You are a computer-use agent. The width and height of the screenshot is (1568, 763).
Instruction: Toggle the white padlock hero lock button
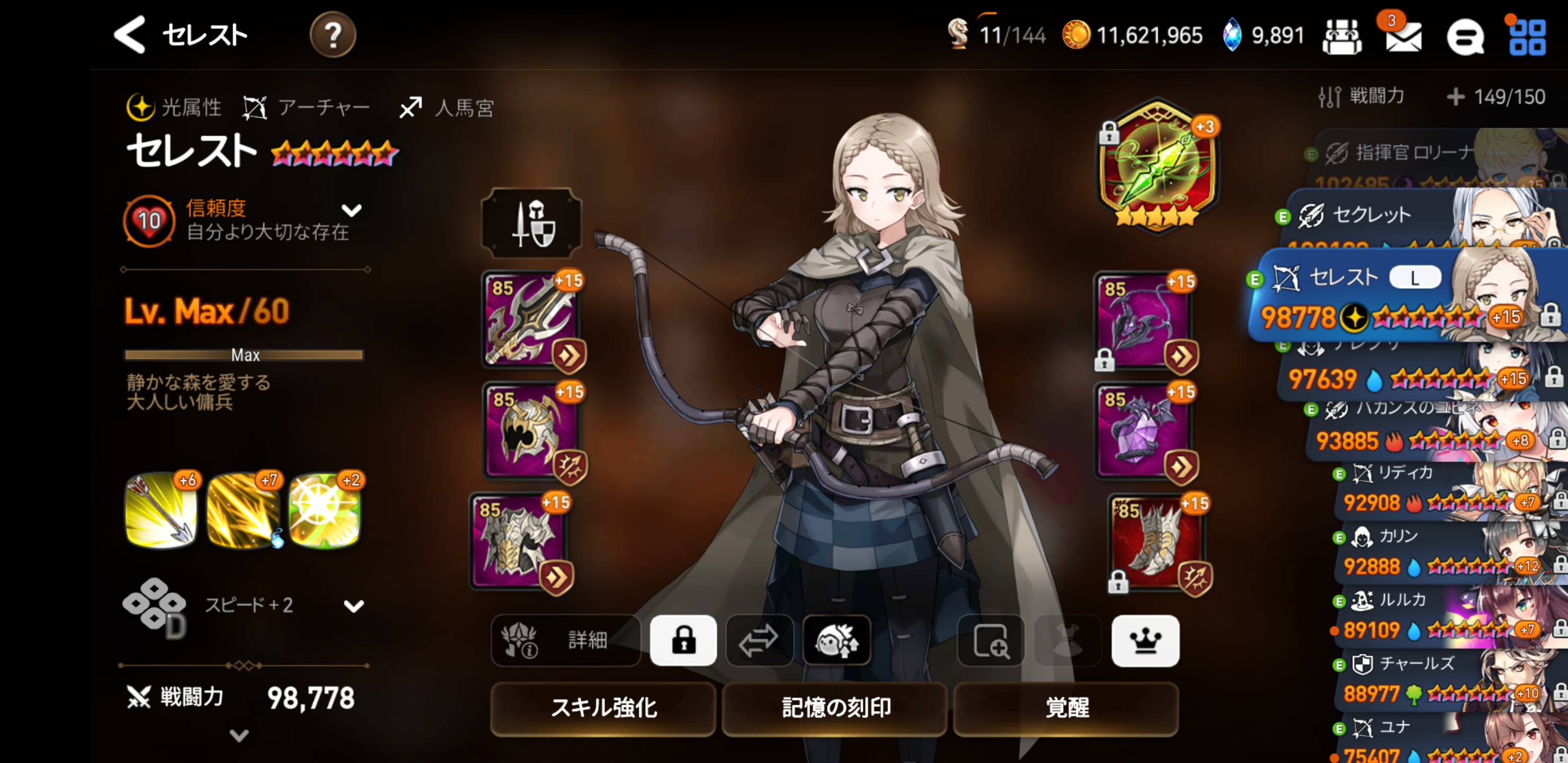[683, 641]
